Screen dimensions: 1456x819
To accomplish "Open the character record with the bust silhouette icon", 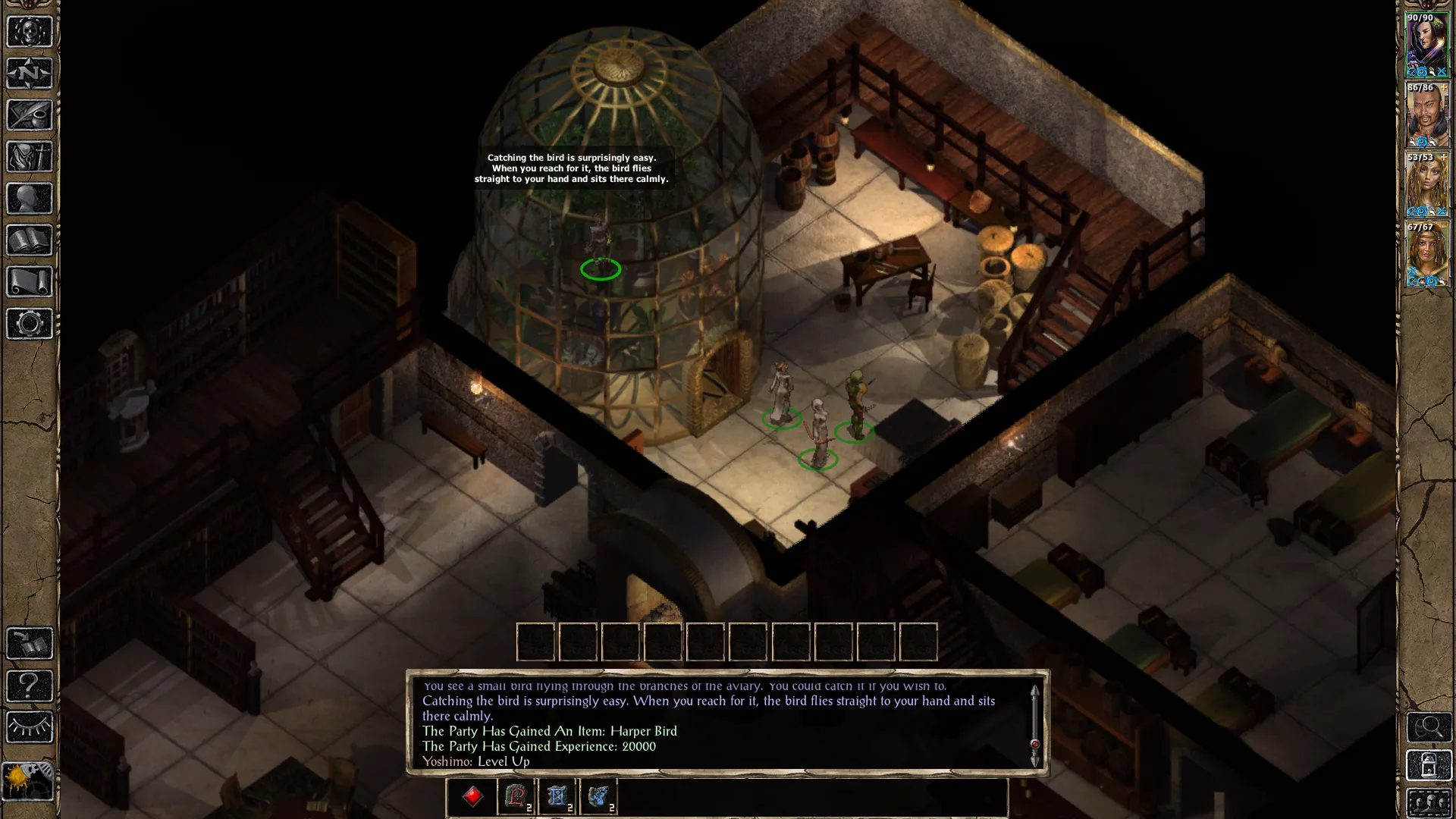I will pyautogui.click(x=29, y=199).
